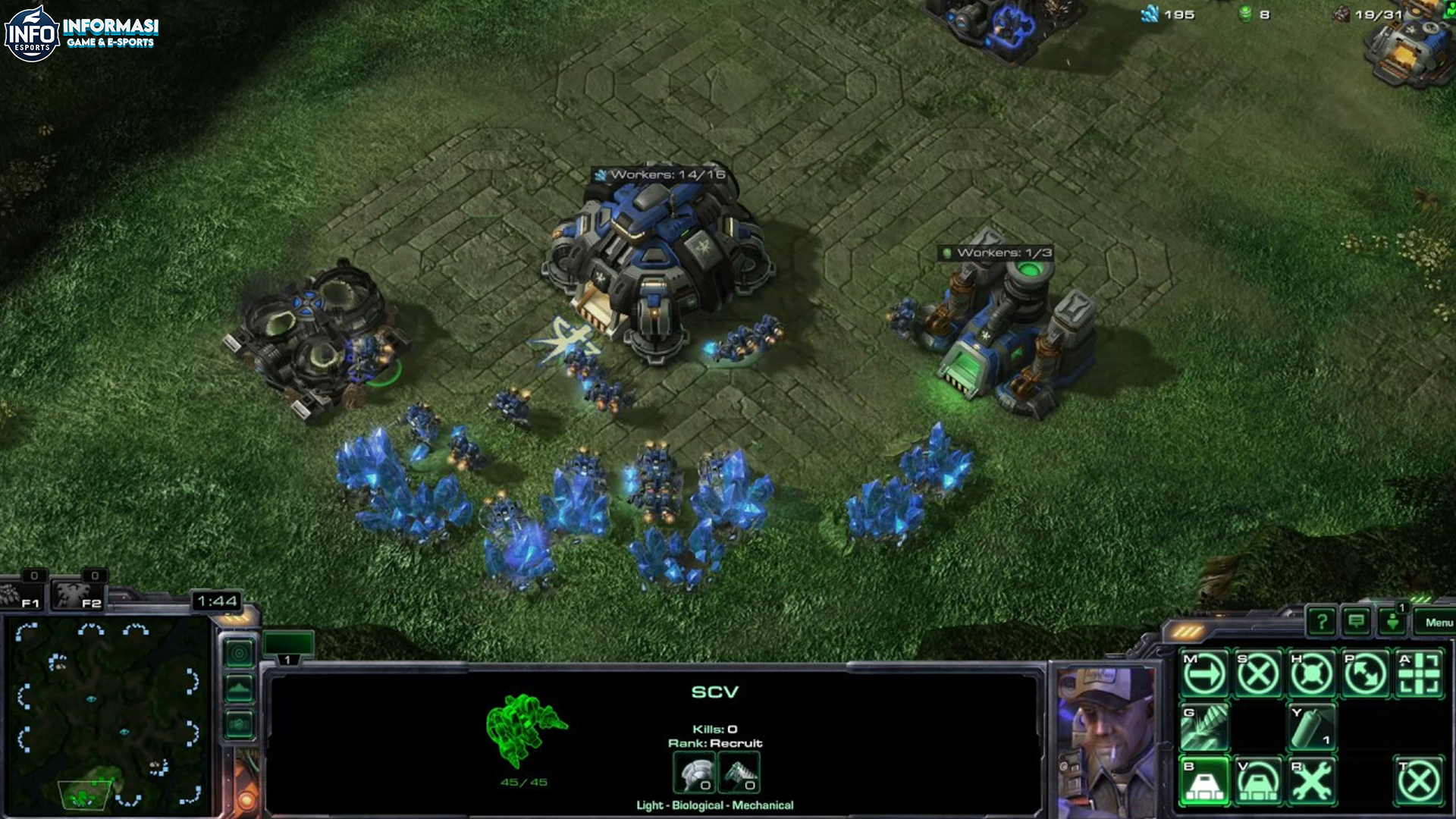Toggle minimap terrain view mode

239,689
